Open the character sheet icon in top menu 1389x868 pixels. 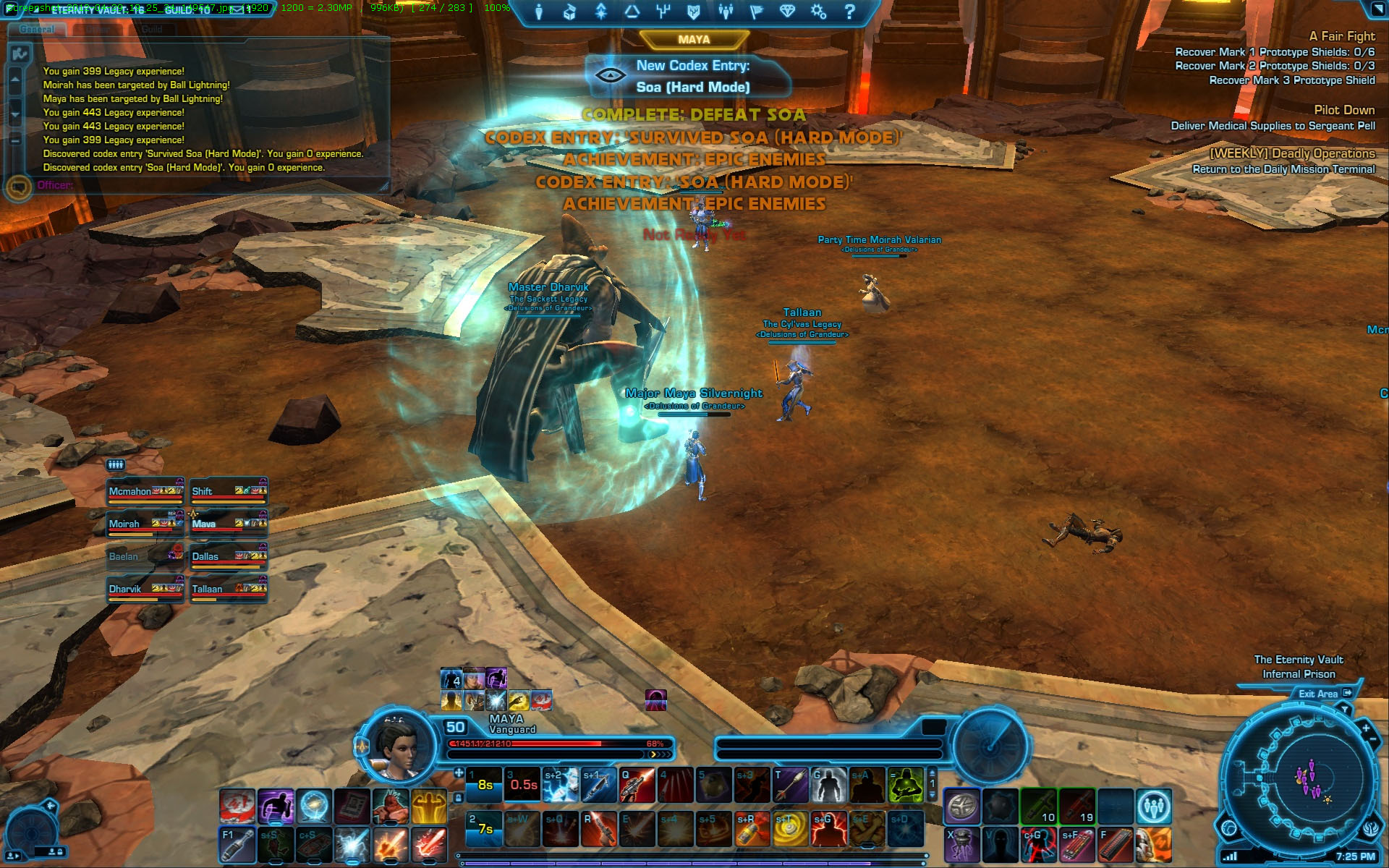[x=539, y=11]
